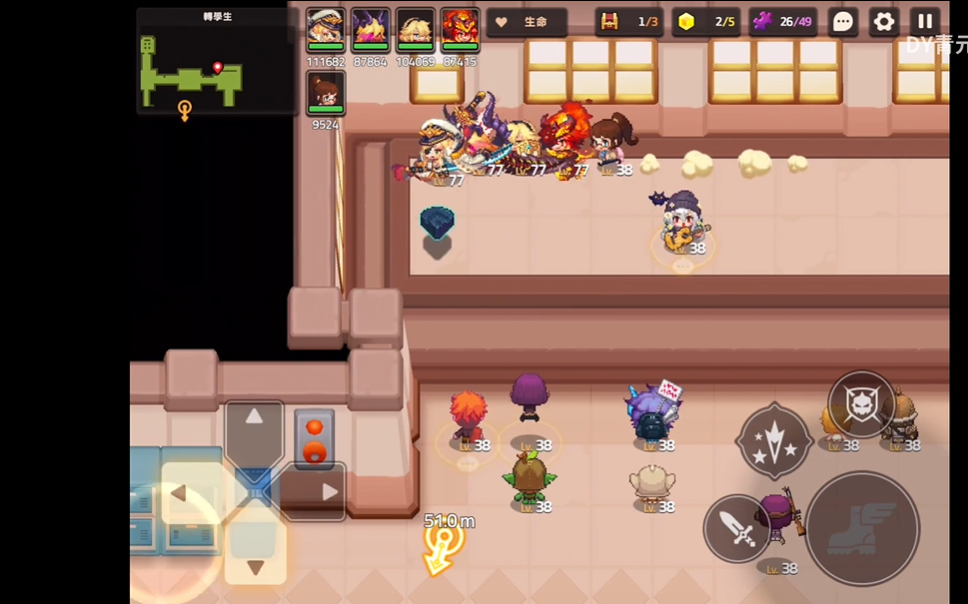The width and height of the screenshot is (968, 604).
Task: Activate the winged boot dash button
Action: point(861,528)
